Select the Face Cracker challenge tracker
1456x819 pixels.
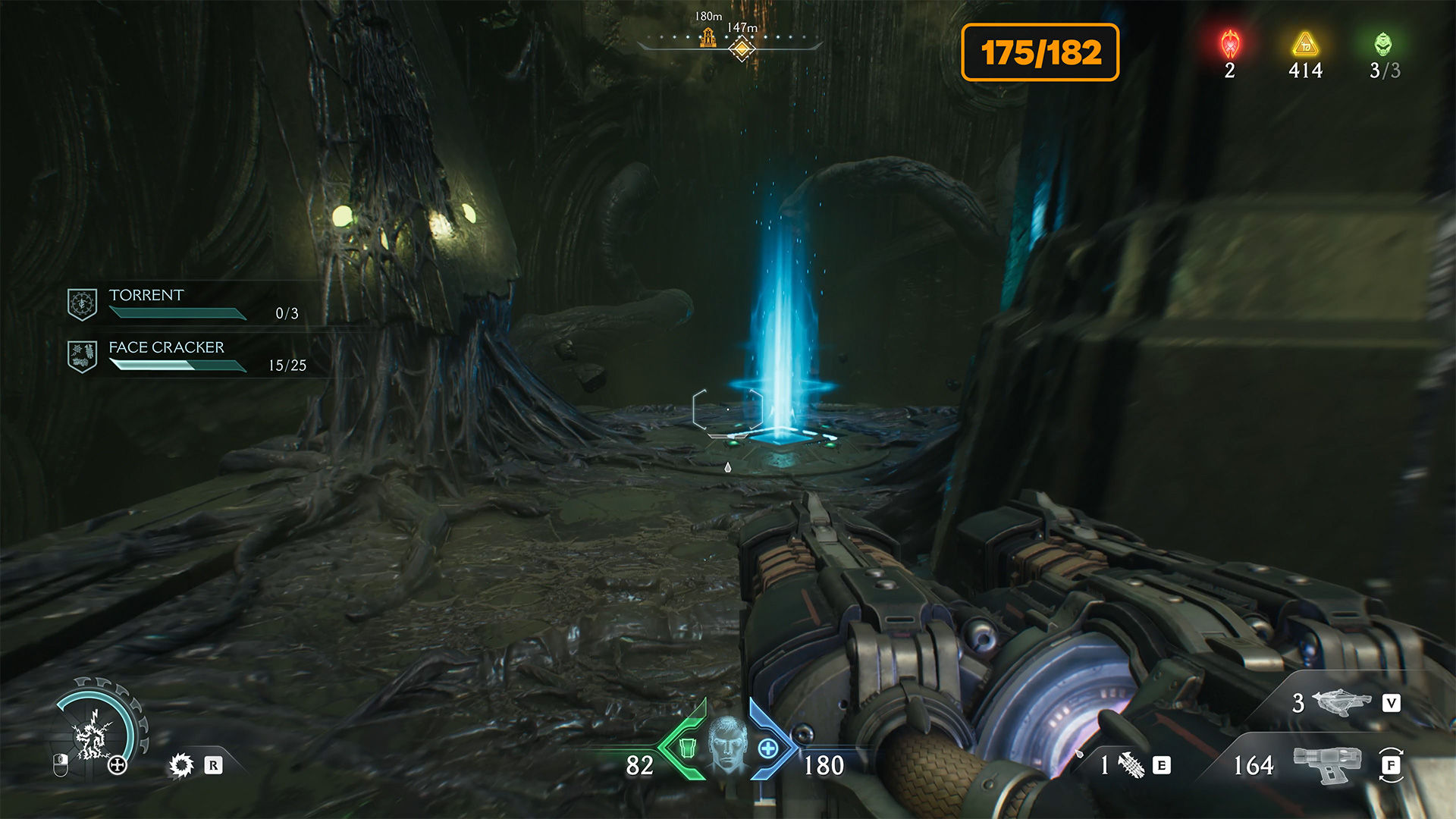coord(190,356)
